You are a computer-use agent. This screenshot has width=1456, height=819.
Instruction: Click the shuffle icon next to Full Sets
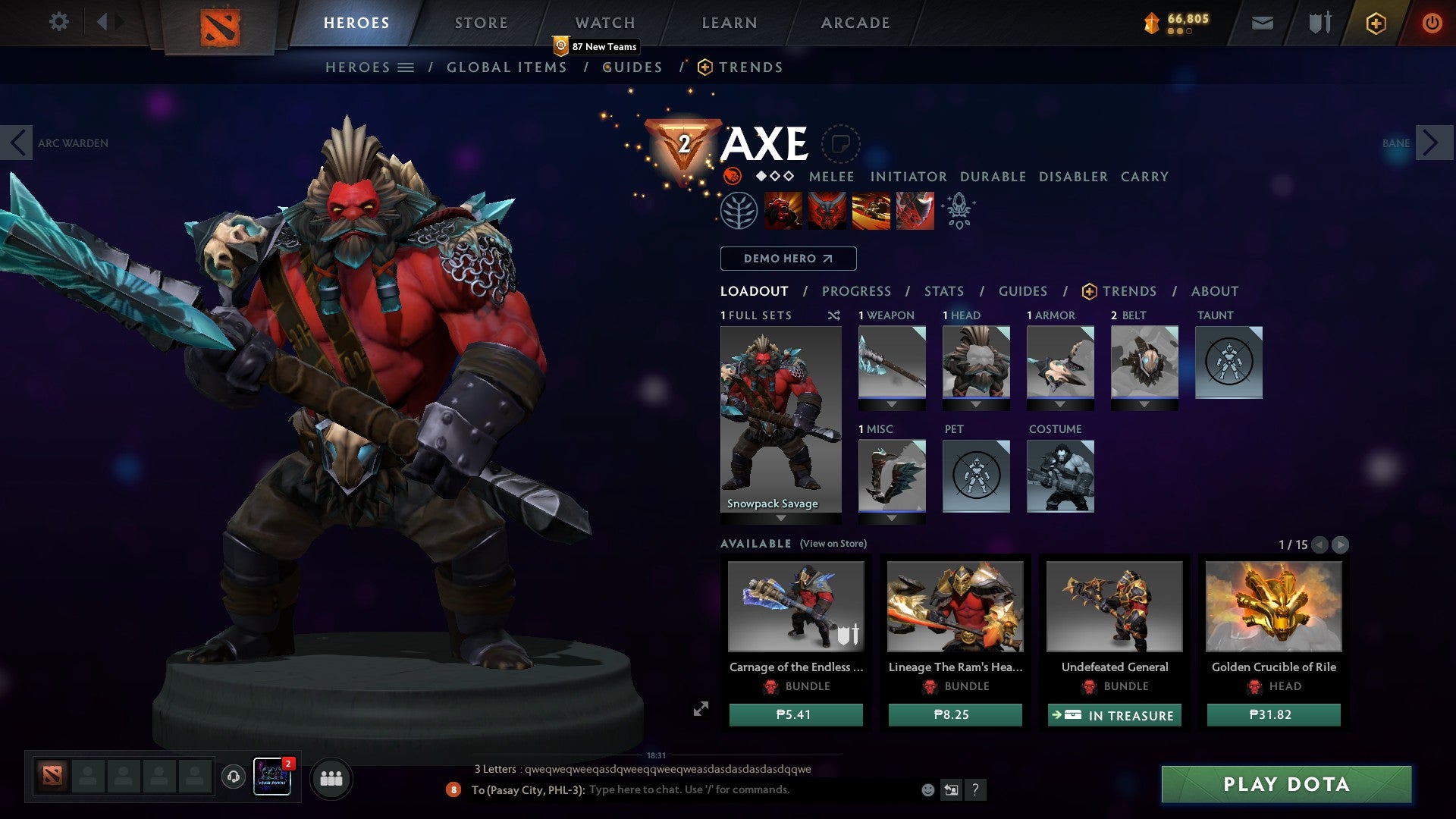click(x=834, y=315)
